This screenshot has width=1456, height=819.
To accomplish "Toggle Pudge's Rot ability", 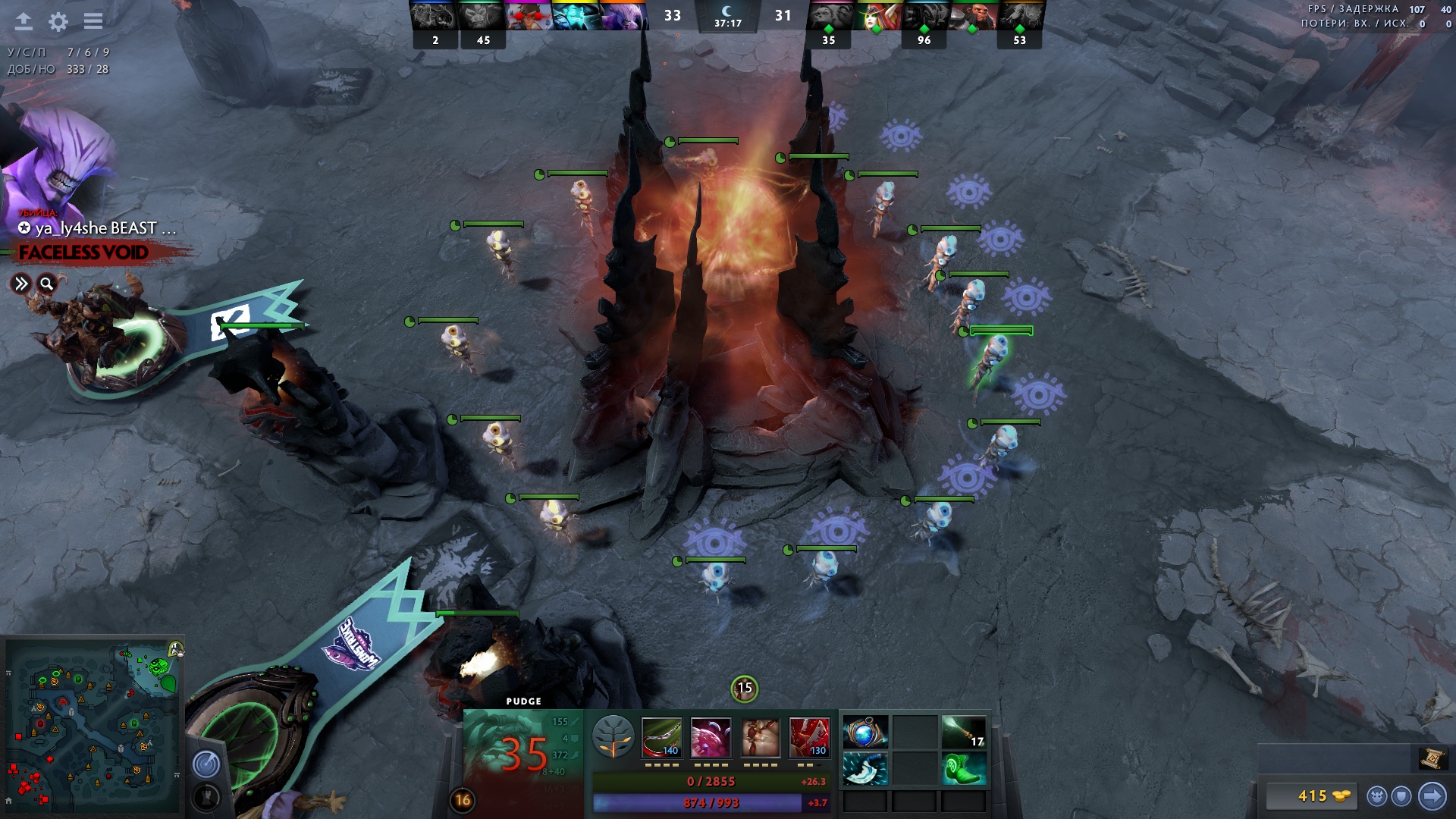I will tap(711, 737).
